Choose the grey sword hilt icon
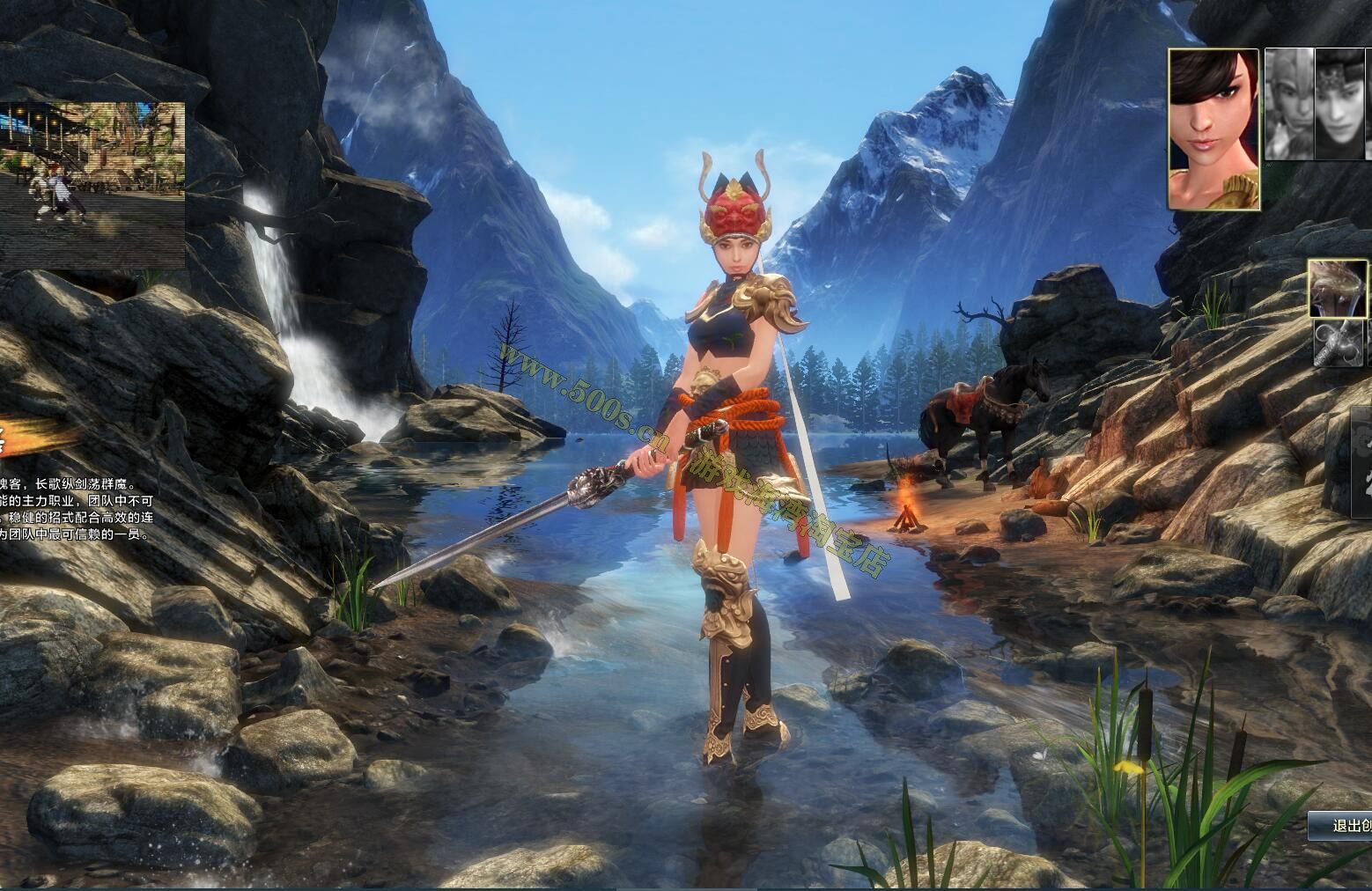 click(1339, 343)
